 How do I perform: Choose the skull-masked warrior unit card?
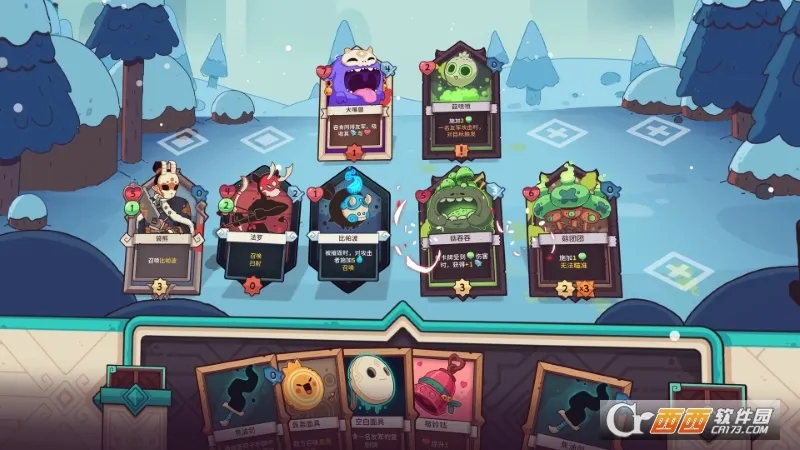click(158, 230)
